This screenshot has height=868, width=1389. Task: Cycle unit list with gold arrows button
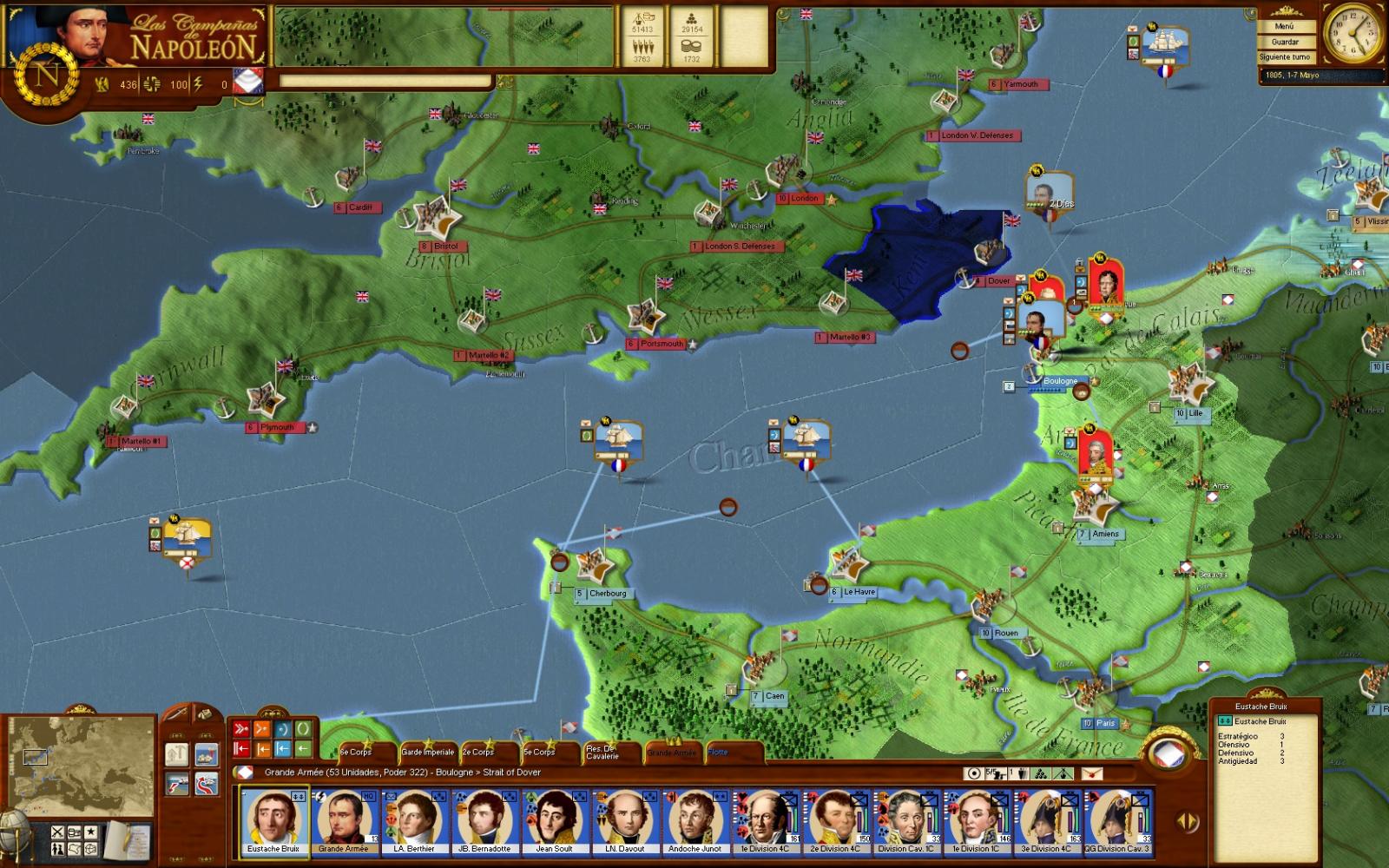tap(1186, 820)
